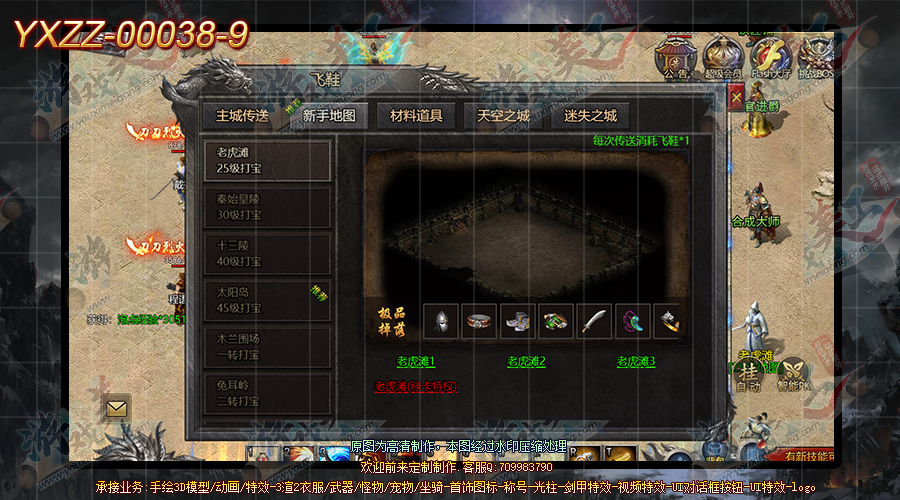Select the 材料道具 tab

coord(416,115)
